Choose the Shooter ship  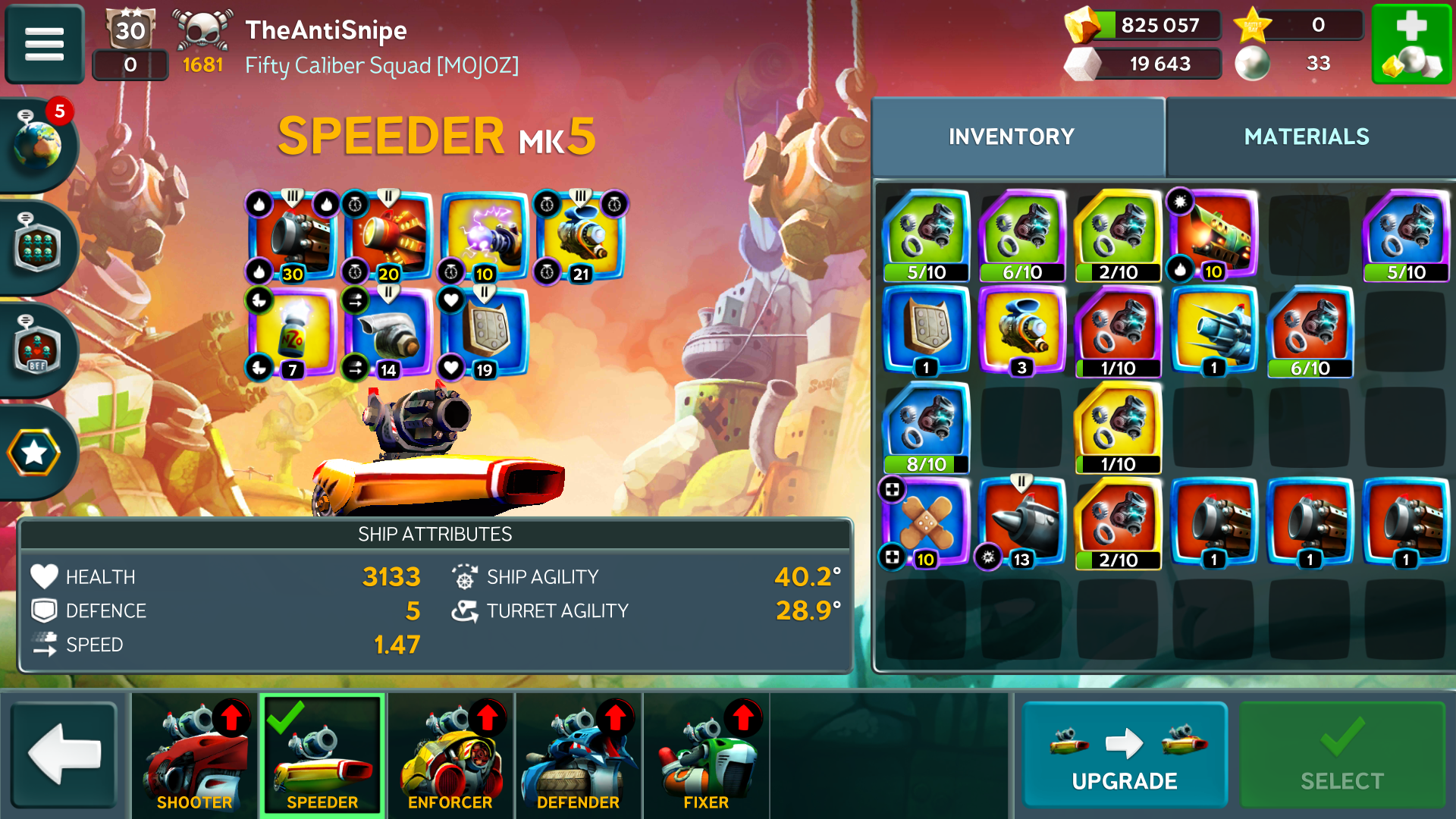pos(195,755)
